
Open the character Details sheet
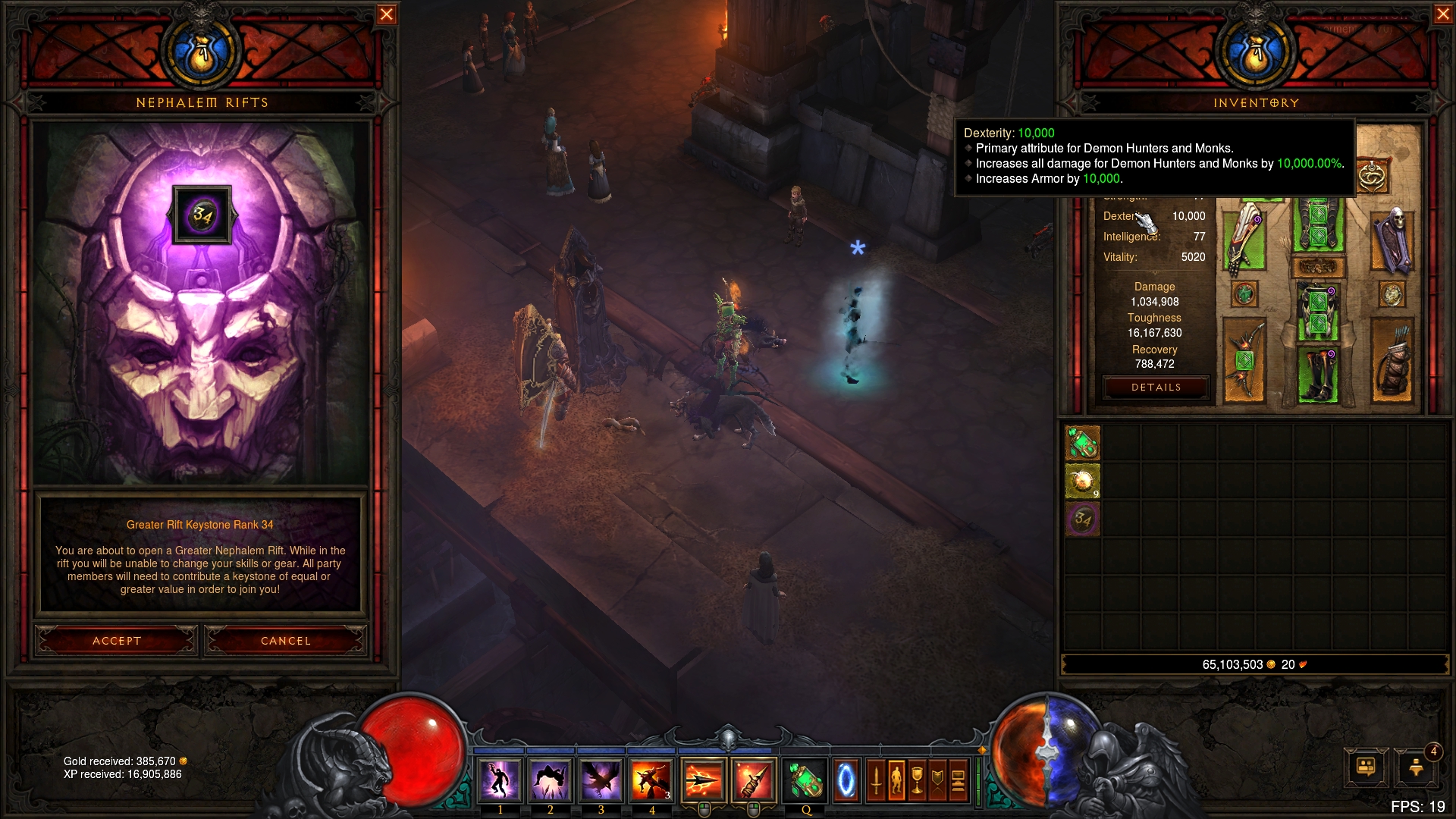click(1156, 388)
